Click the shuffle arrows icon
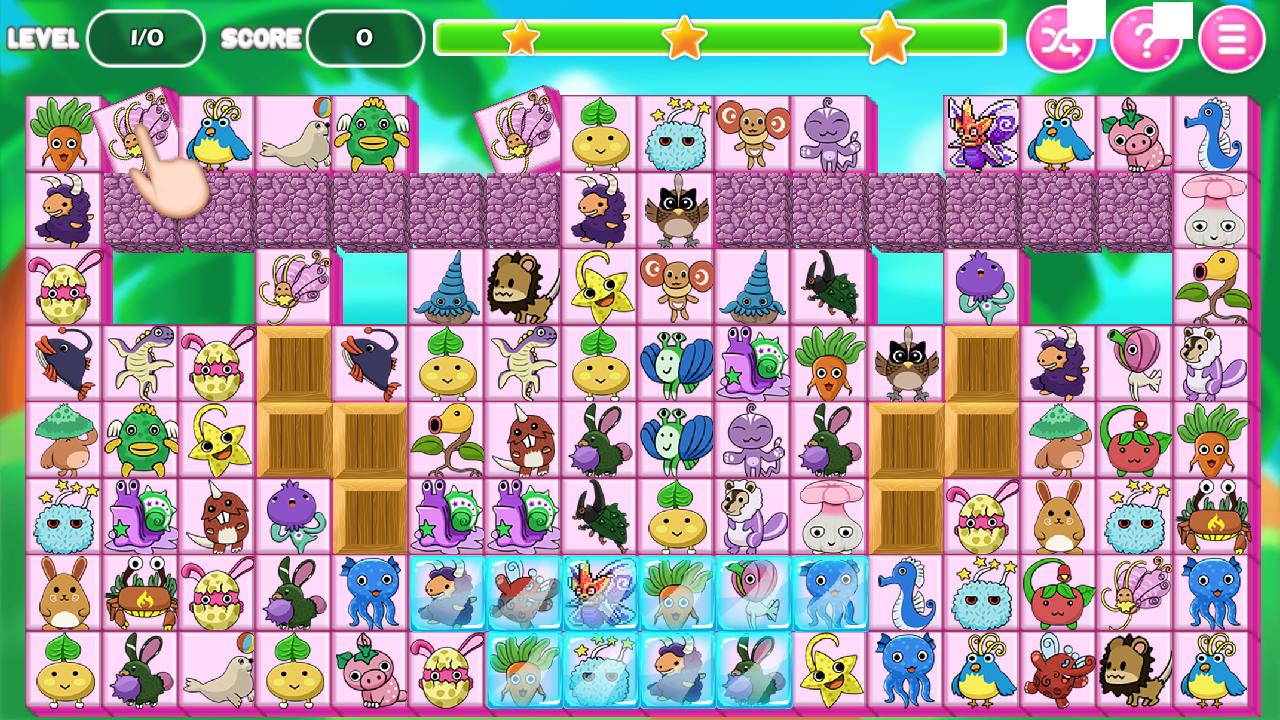 (x=1063, y=38)
